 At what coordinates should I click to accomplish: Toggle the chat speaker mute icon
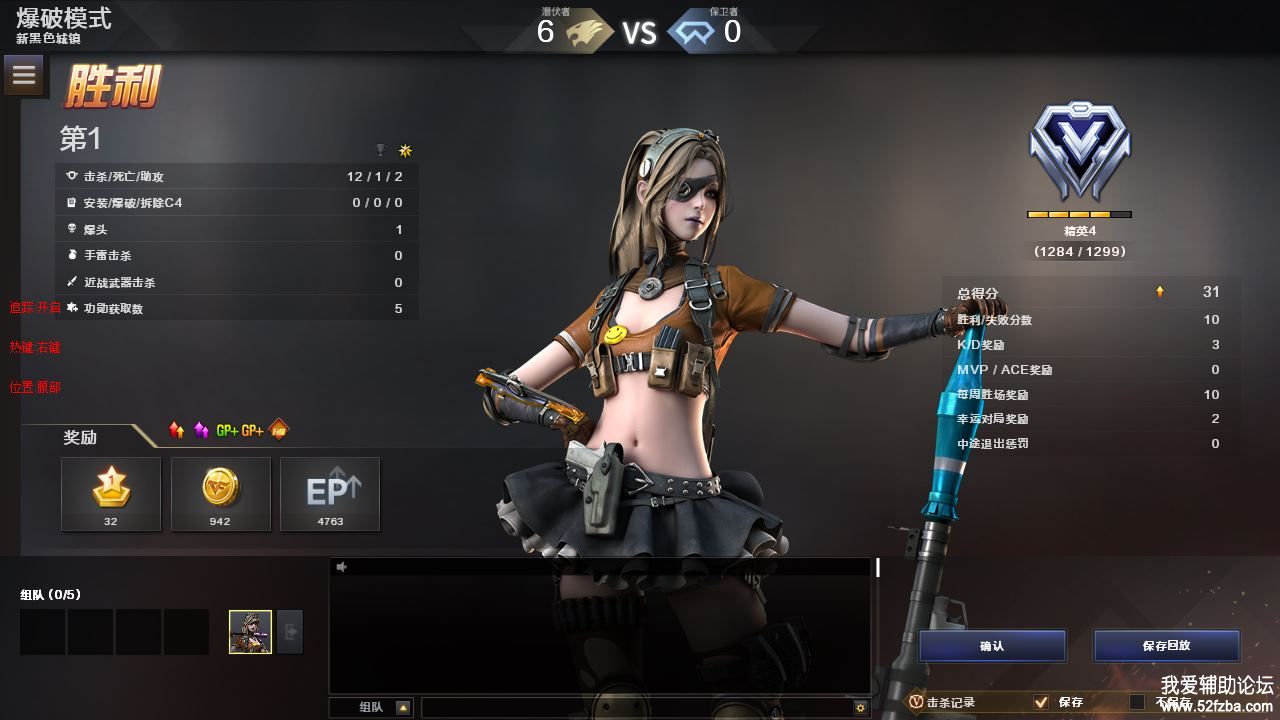coord(342,567)
